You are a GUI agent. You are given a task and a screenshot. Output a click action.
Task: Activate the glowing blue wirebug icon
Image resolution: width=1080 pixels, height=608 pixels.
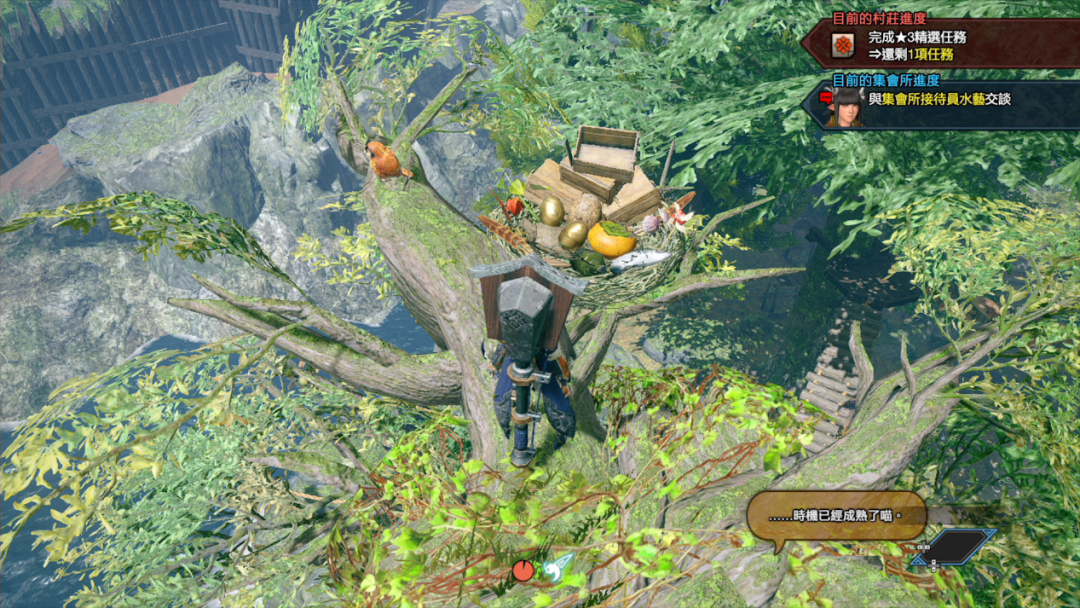point(560,568)
